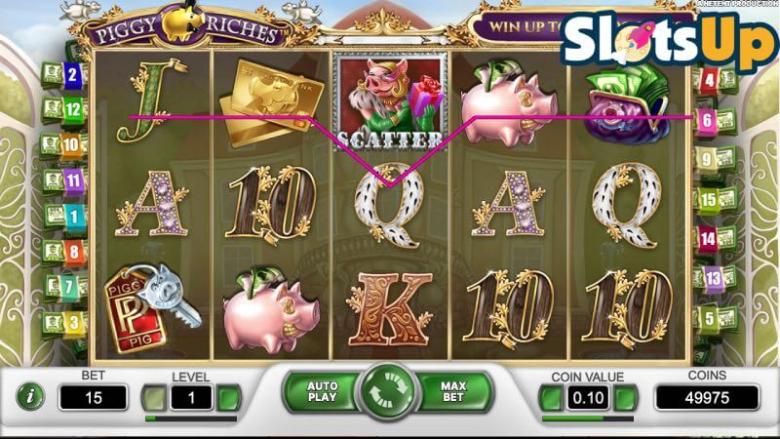Start Auto Play mode

321,391
